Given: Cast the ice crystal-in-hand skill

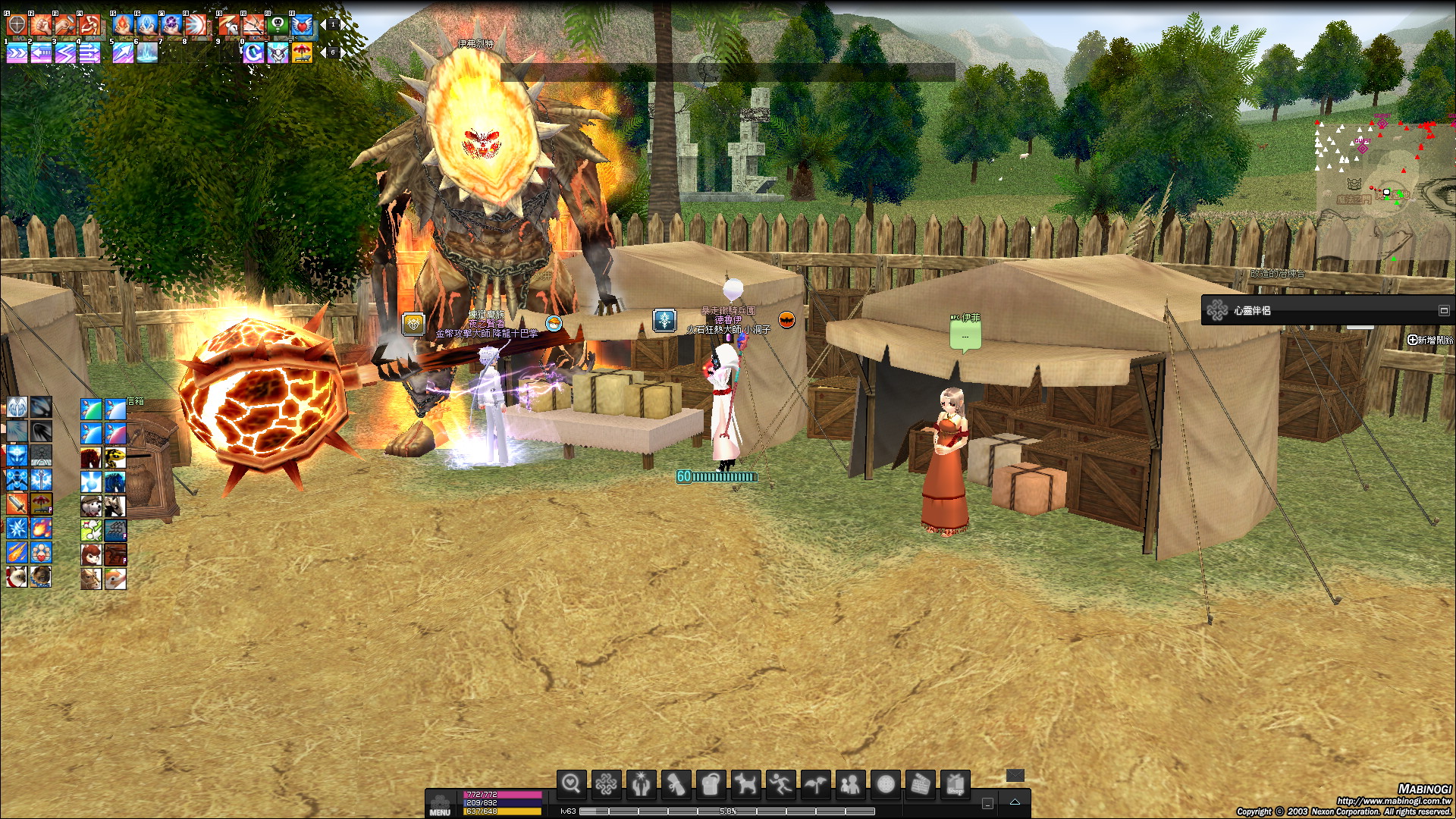Looking at the screenshot, I should 147,25.
